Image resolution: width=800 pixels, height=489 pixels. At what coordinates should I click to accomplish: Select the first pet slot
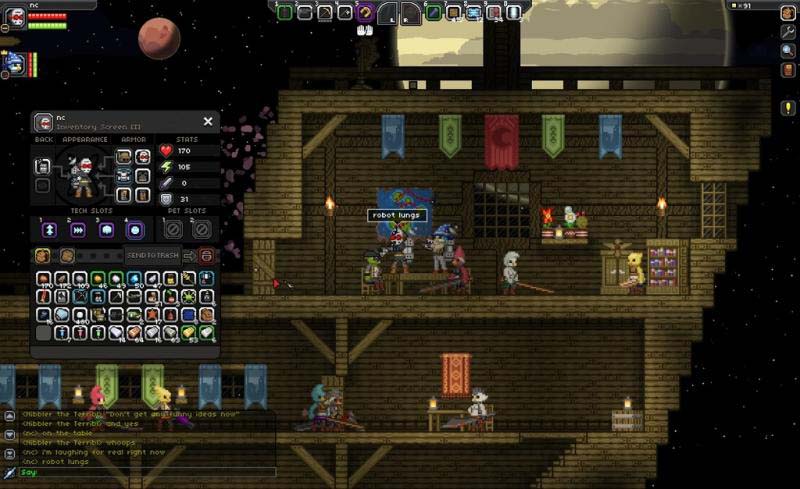(x=173, y=230)
